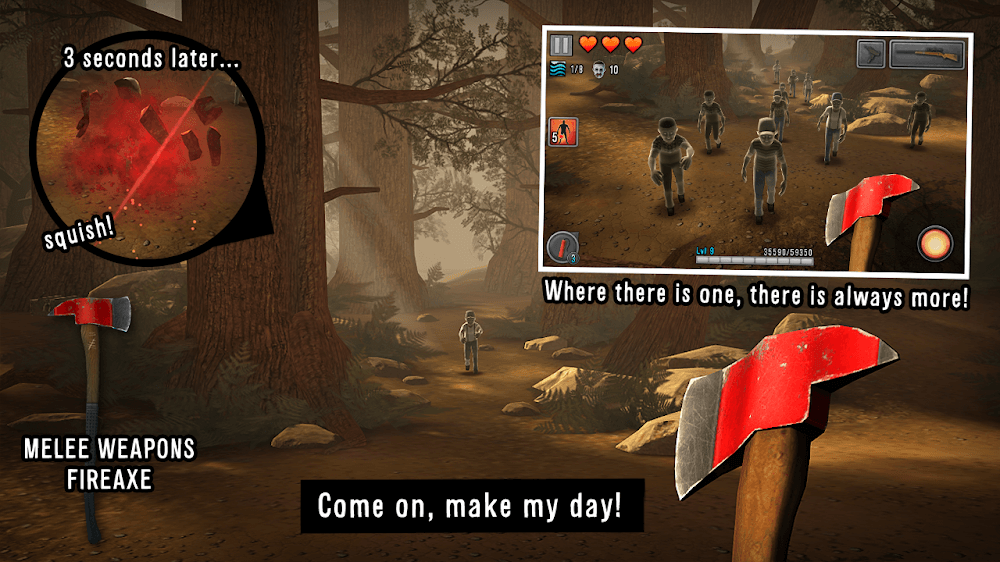This screenshot has height=562, width=1000.
Task: Pause the game with the pause button
Action: click(561, 45)
